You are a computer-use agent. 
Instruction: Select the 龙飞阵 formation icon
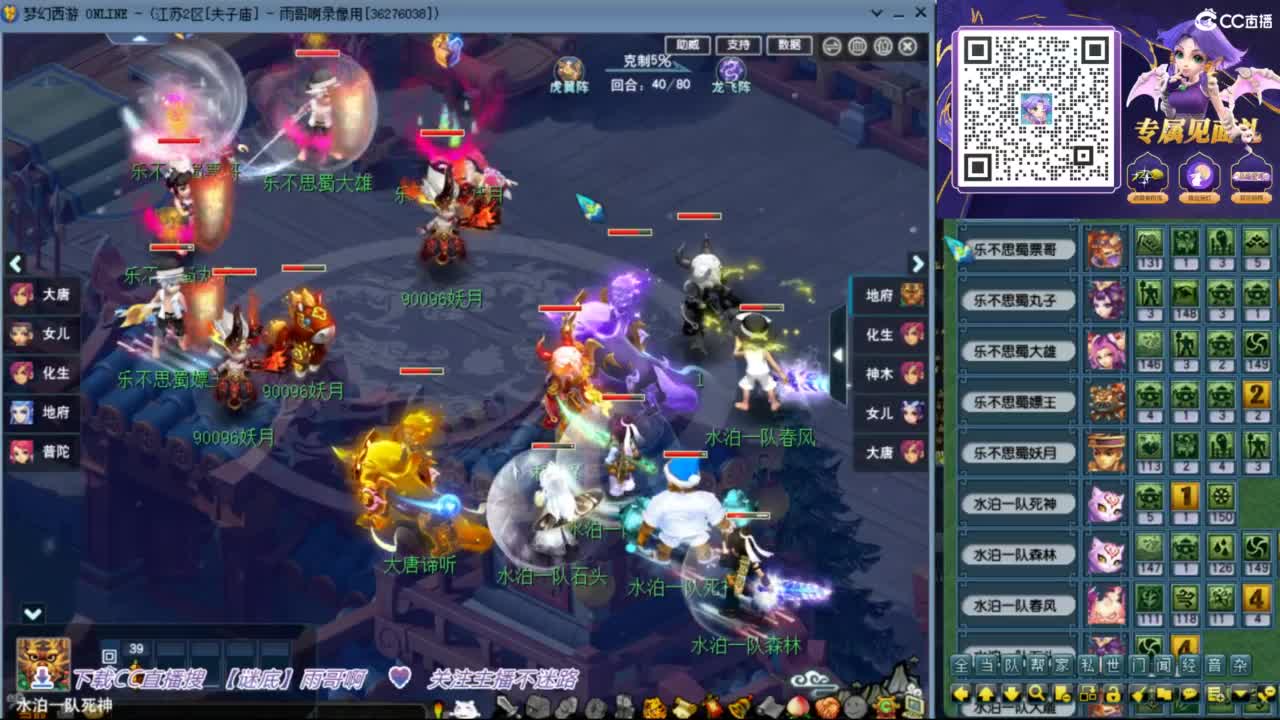[732, 68]
